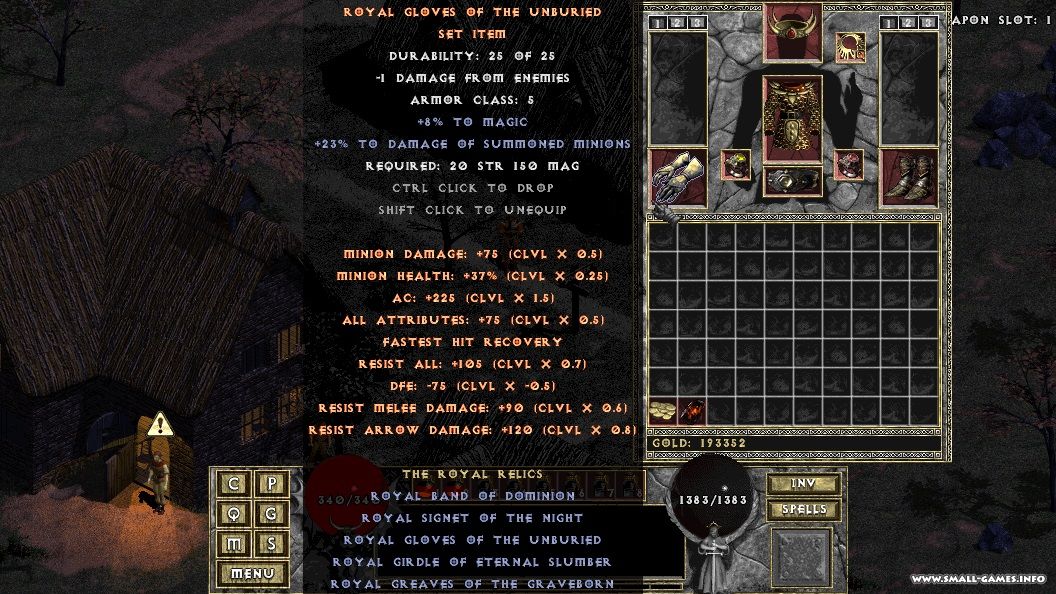
Task: Open the game MENU button
Action: [x=252, y=574]
